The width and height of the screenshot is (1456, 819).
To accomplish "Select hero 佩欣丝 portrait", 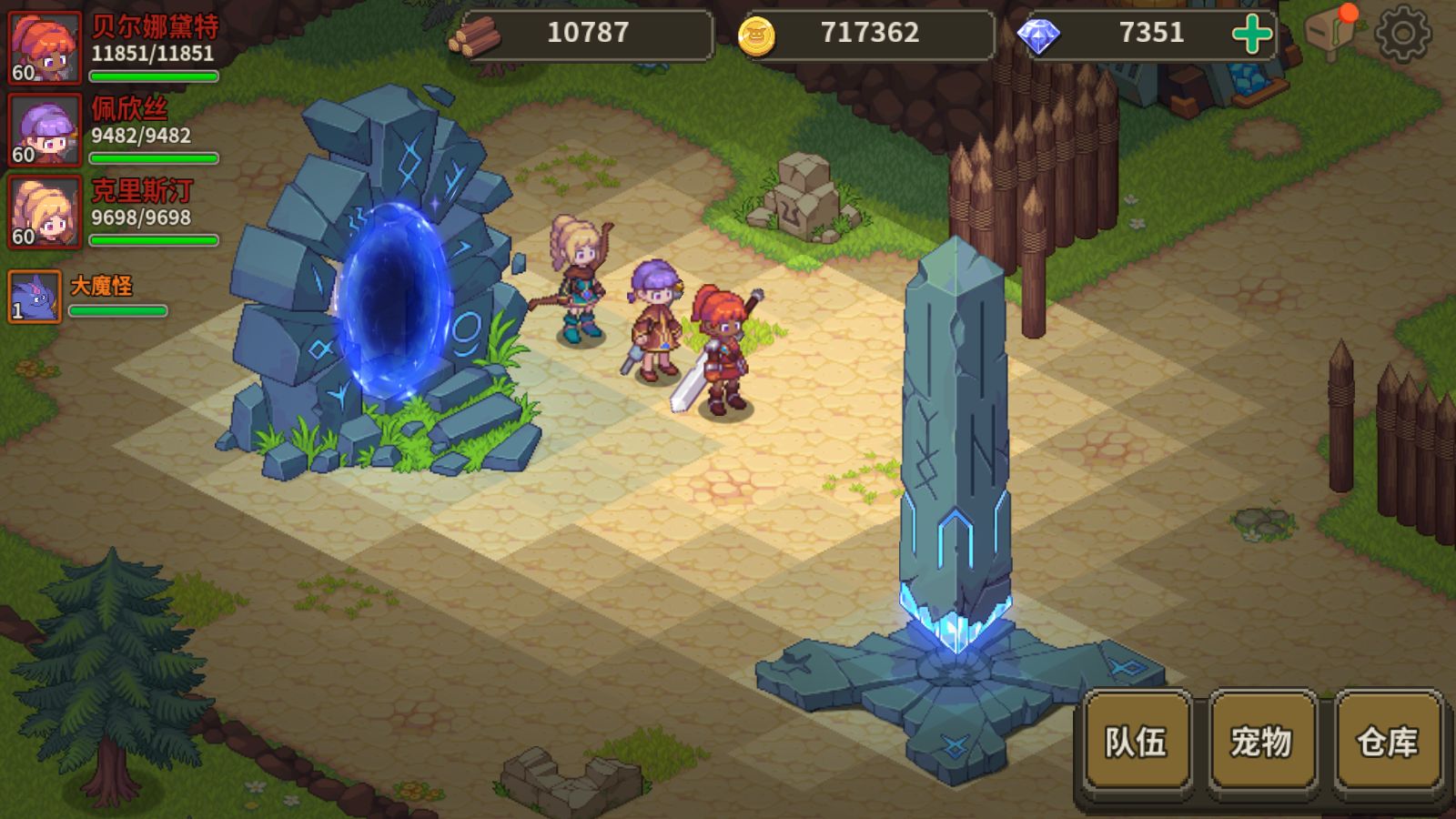I will 45,130.
